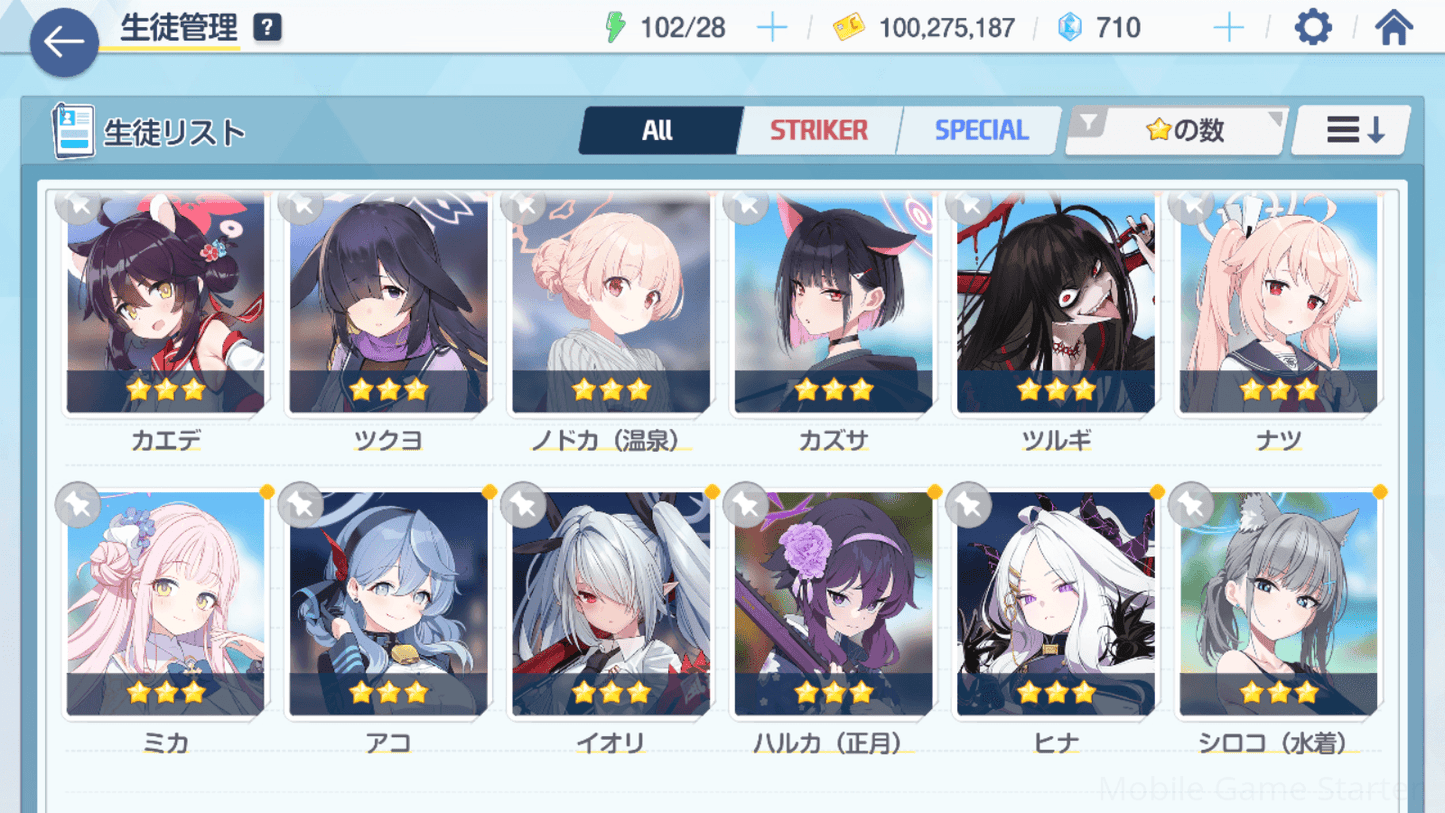Select student ツクヨ
Screen dimensions: 1445x813
click(388, 305)
